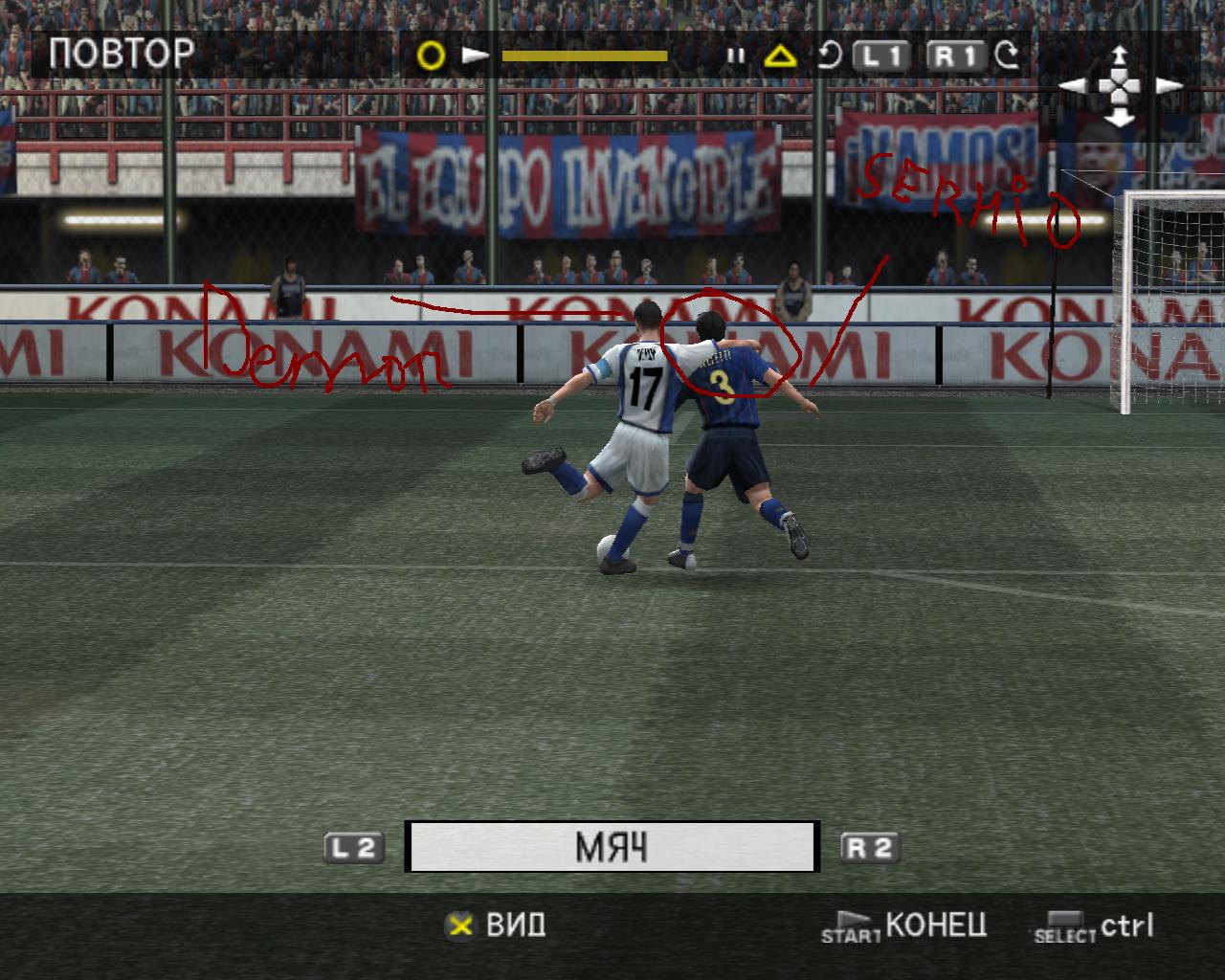Click the camera pan right arrow
Viewport: 1225px width, 980px height.
1169,86
